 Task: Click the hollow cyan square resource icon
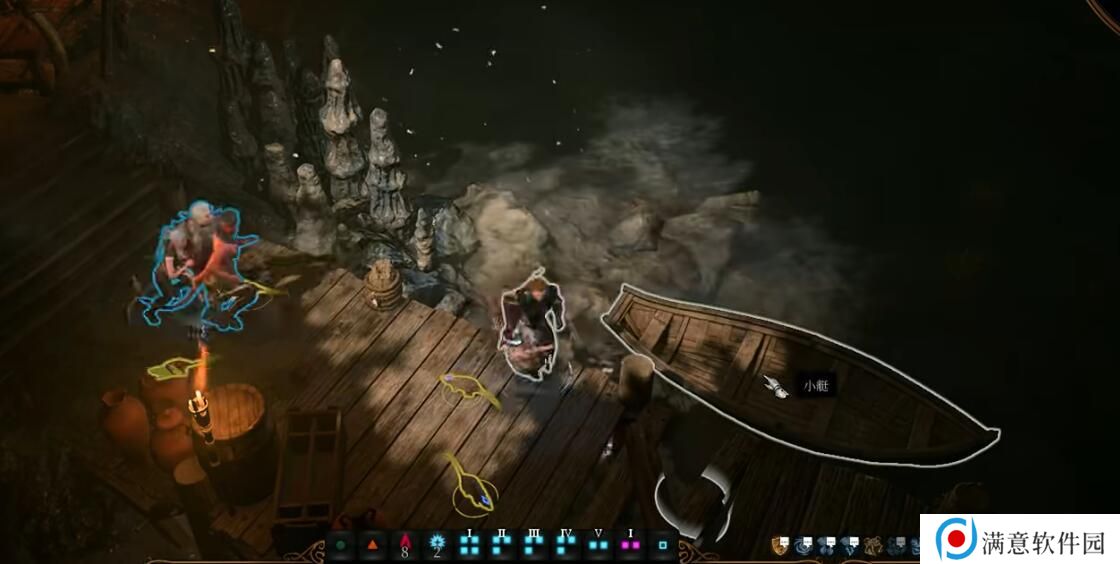pos(662,546)
